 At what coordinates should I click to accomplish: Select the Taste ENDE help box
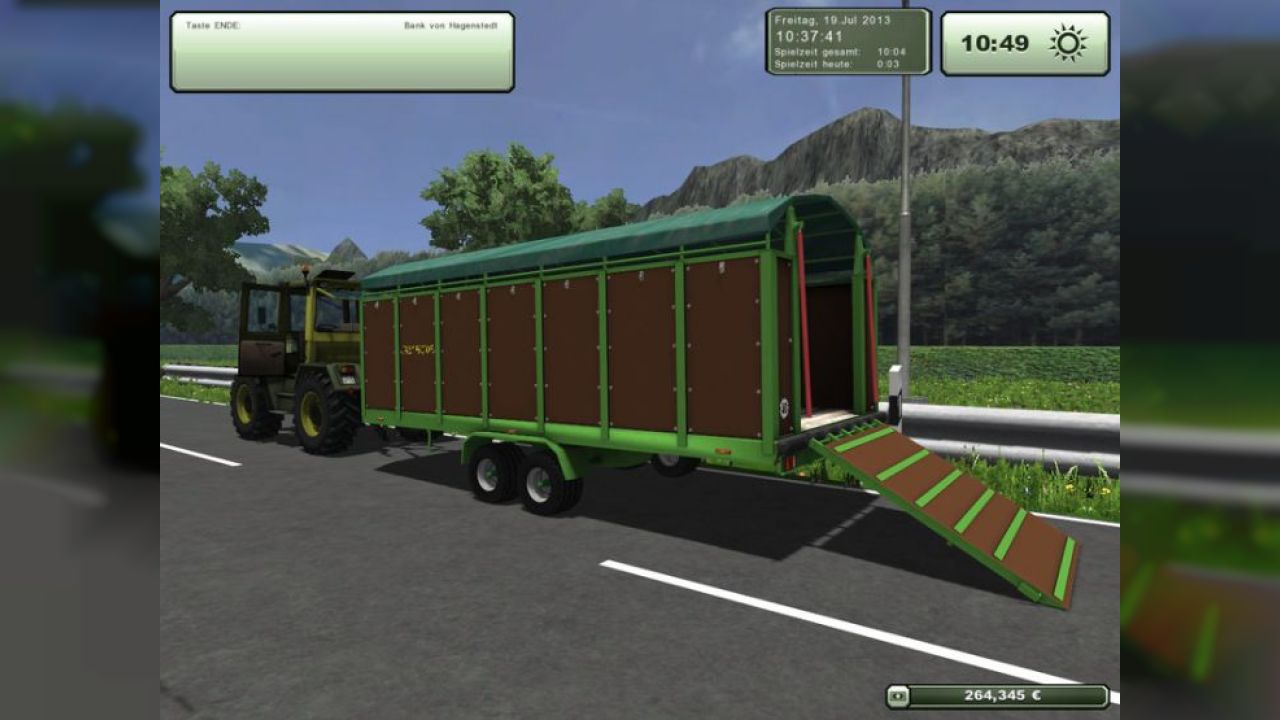pos(342,52)
